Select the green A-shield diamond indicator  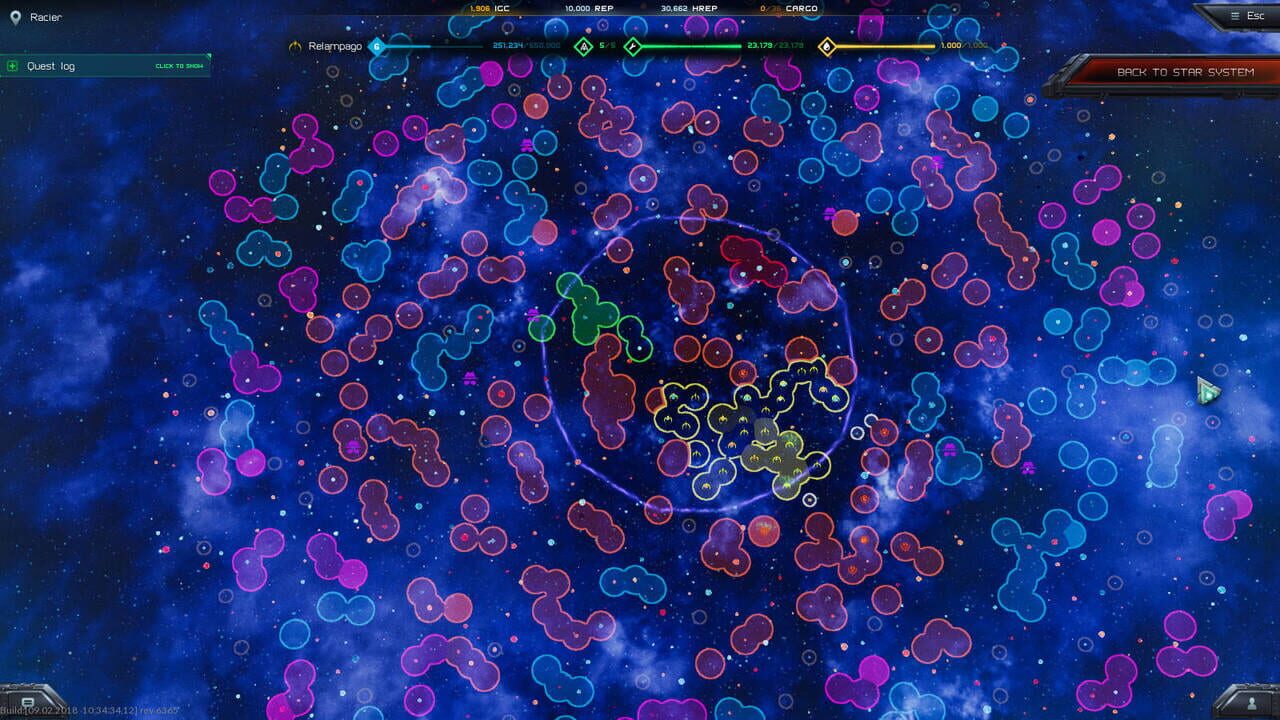pyautogui.click(x=581, y=45)
